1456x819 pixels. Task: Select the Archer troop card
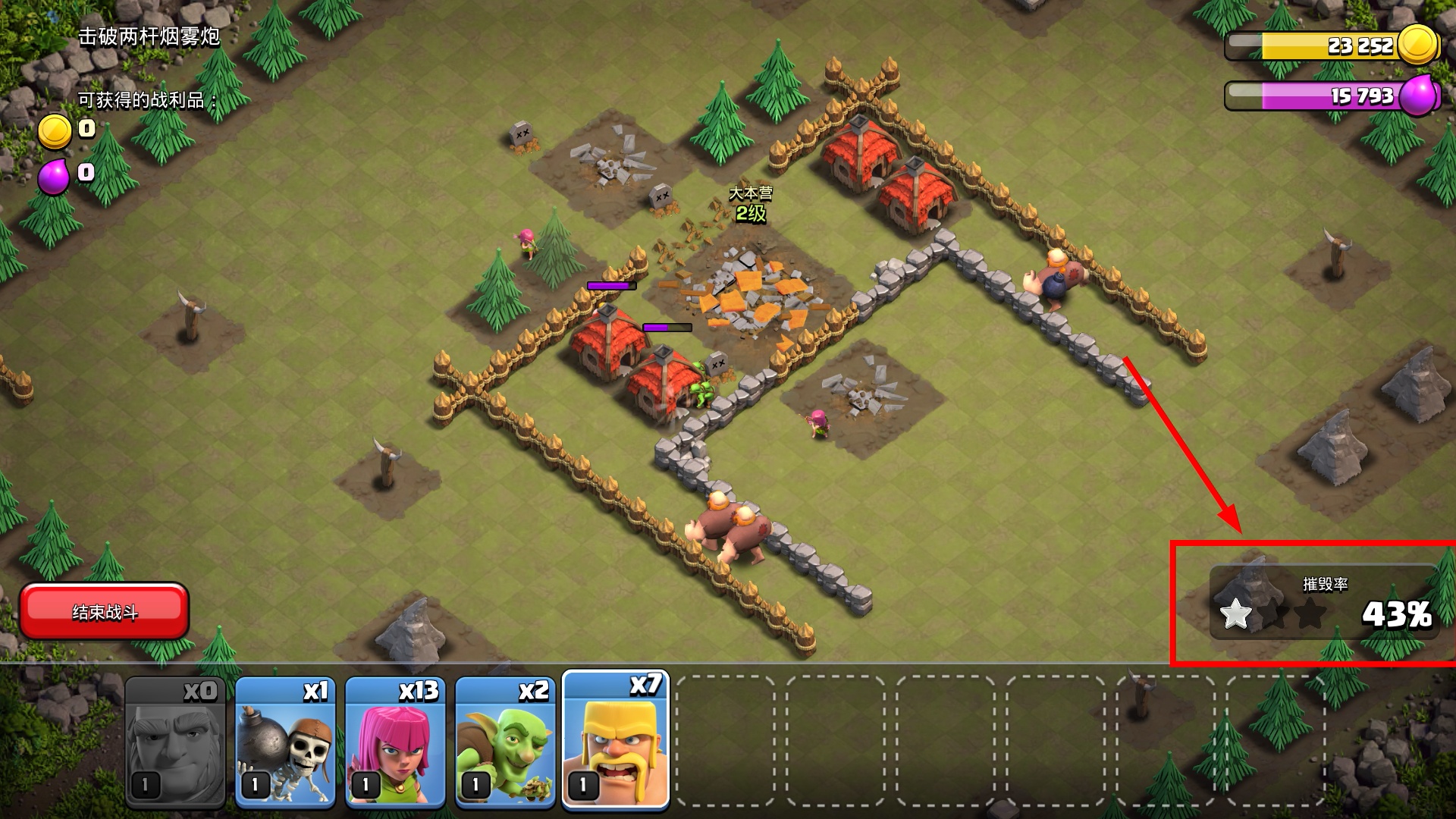395,742
